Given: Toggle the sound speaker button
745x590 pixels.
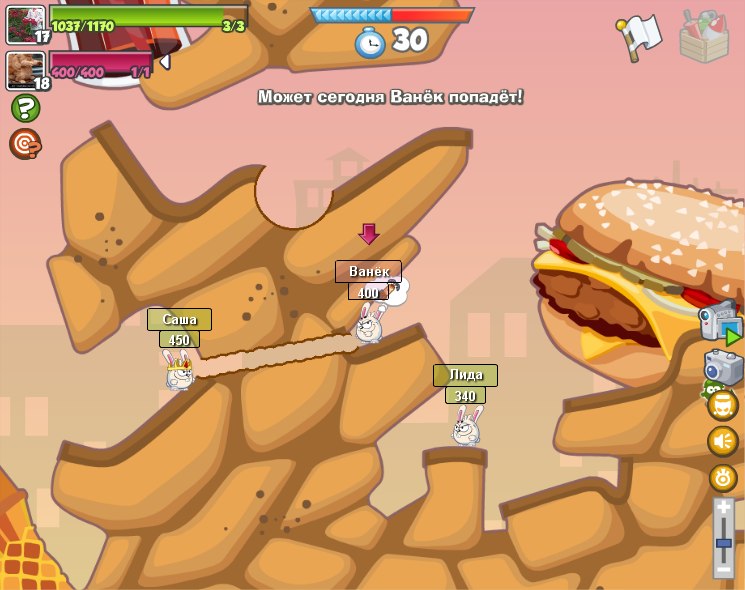Looking at the screenshot, I should [723, 440].
